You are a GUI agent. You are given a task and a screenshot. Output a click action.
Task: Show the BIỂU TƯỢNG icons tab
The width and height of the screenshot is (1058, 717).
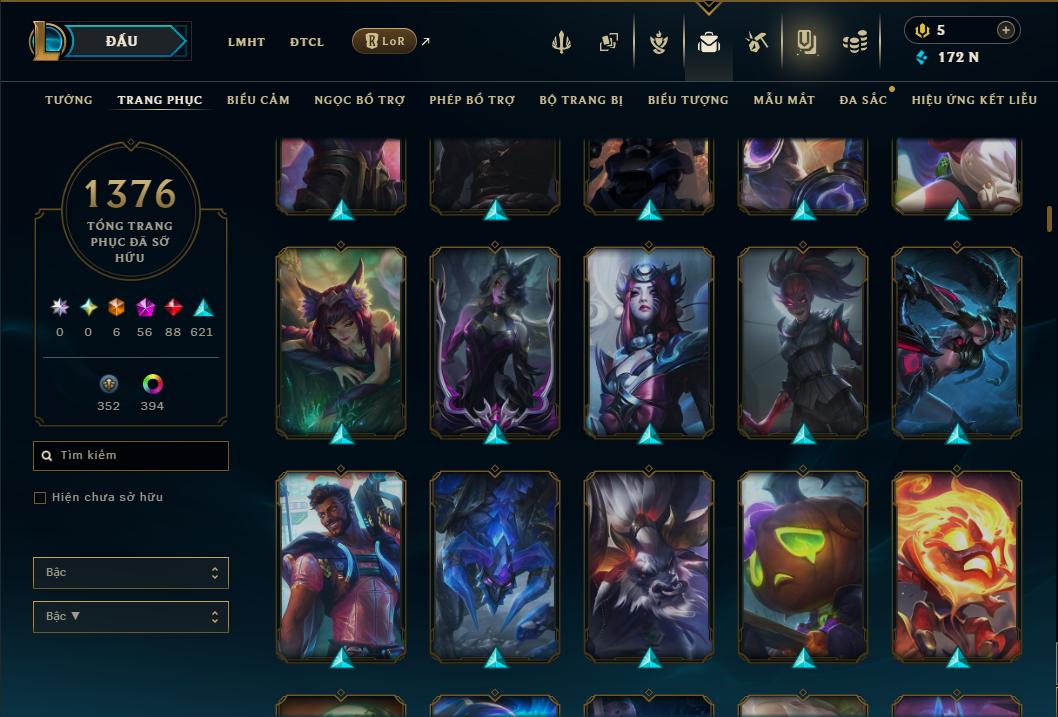688,100
